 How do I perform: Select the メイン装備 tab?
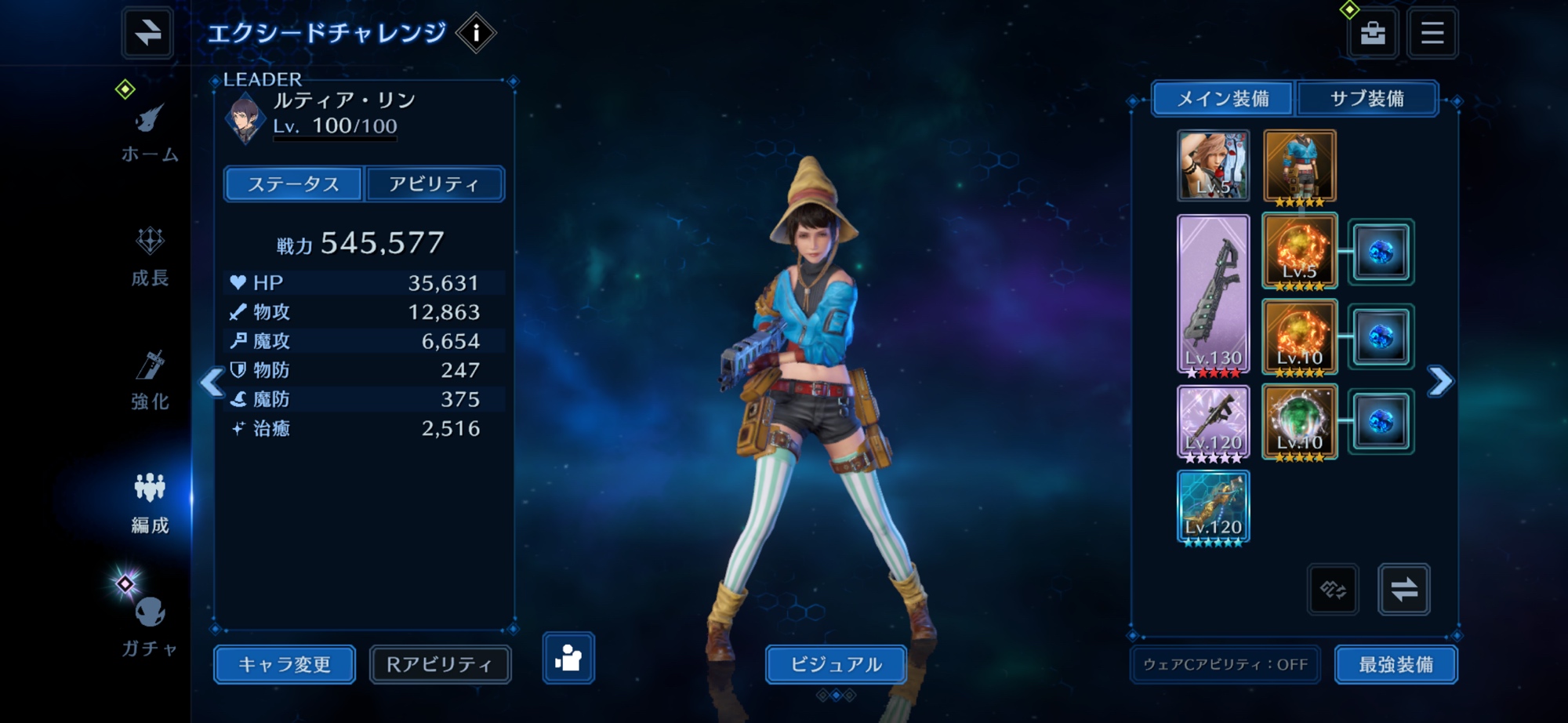(x=1223, y=99)
